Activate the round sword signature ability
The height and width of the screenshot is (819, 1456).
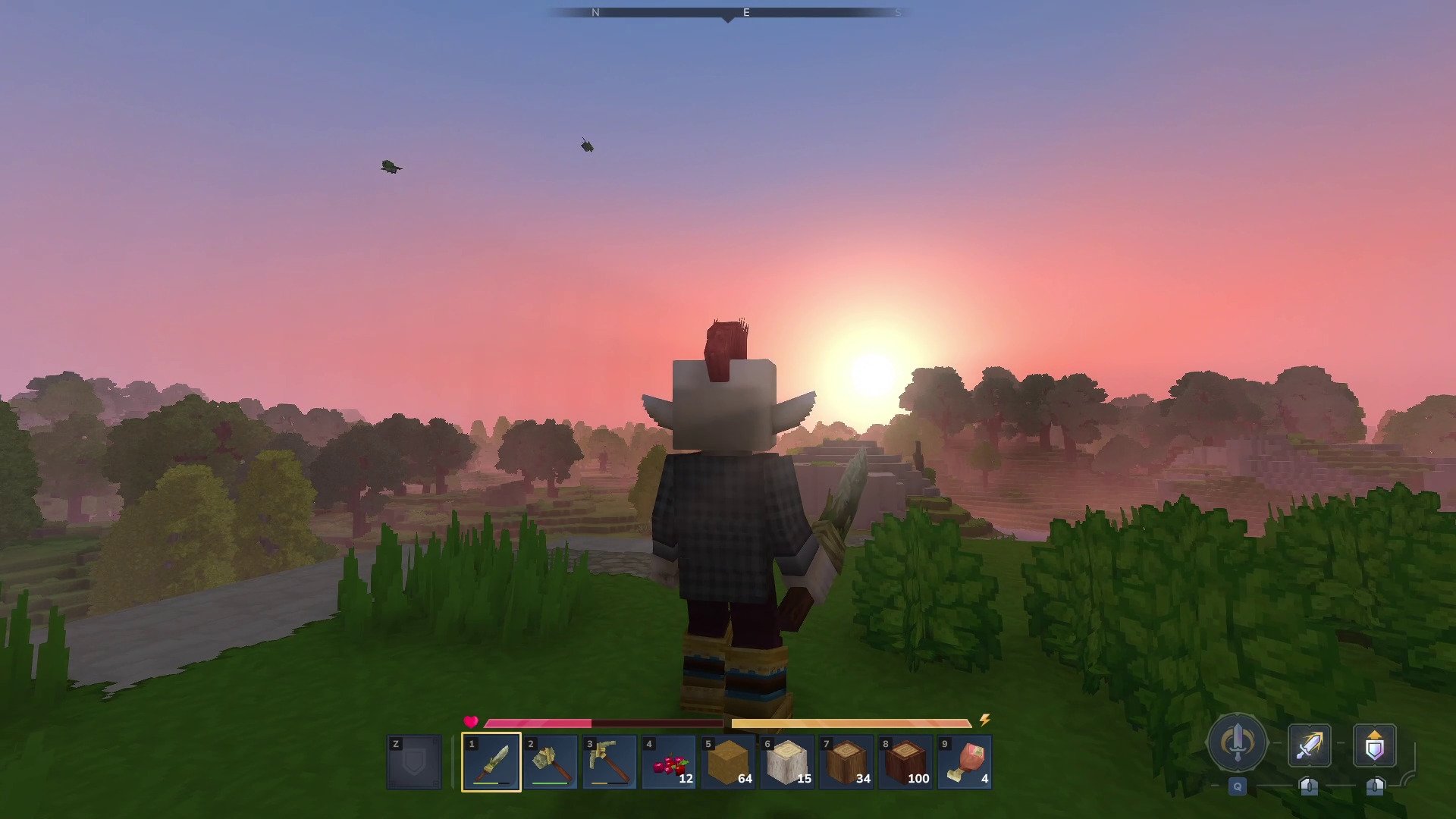[x=1238, y=743]
